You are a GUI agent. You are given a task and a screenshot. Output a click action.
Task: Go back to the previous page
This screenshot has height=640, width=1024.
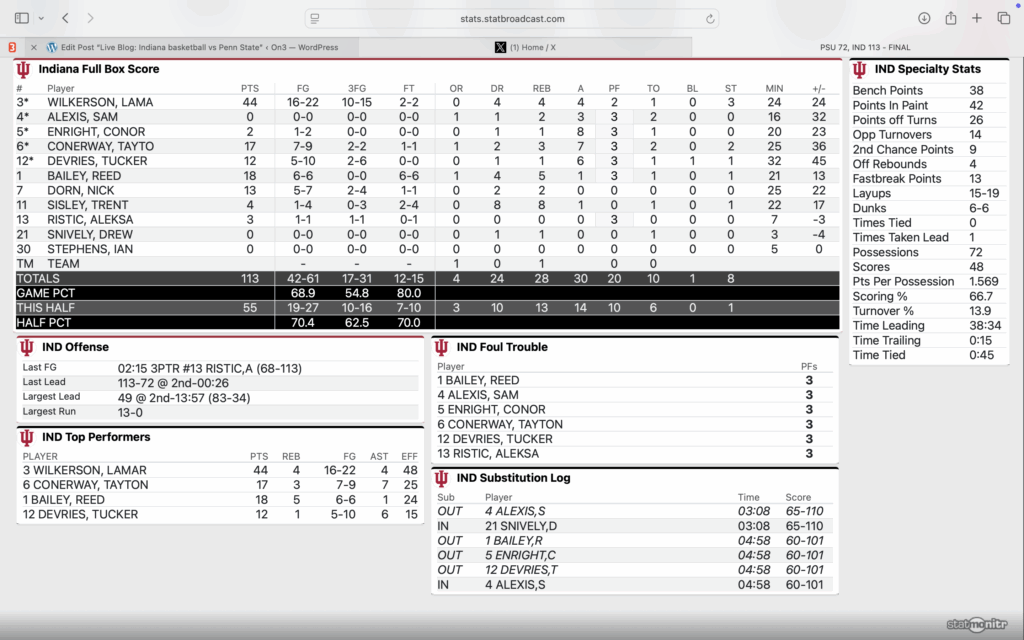(65, 19)
